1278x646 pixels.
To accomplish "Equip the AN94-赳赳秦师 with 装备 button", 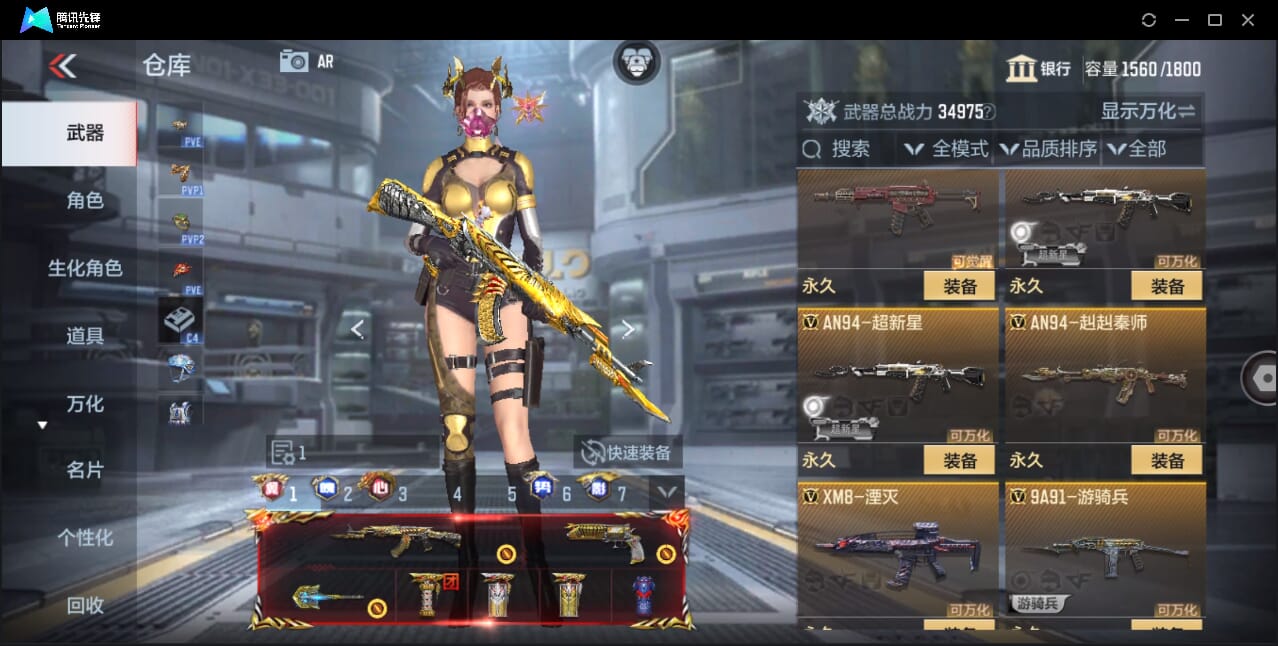I will tap(1166, 460).
